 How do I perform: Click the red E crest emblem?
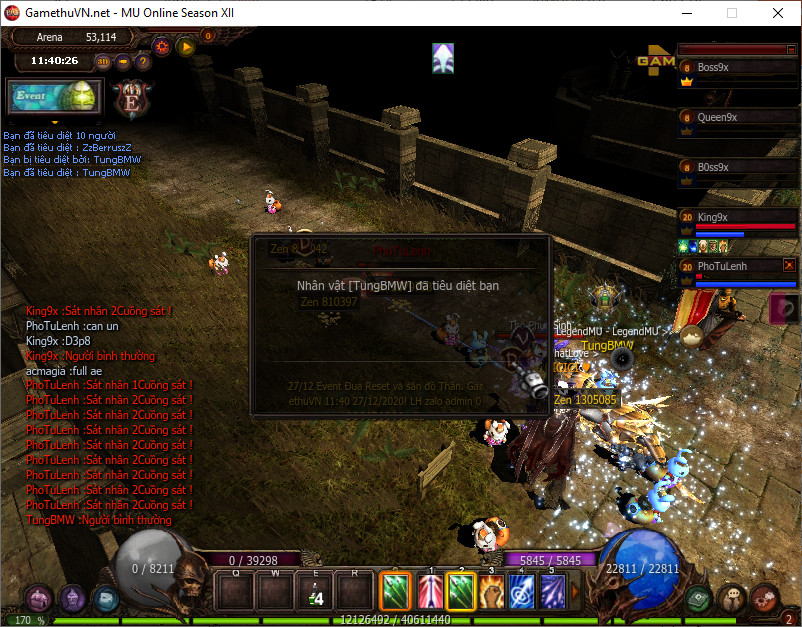(131, 99)
